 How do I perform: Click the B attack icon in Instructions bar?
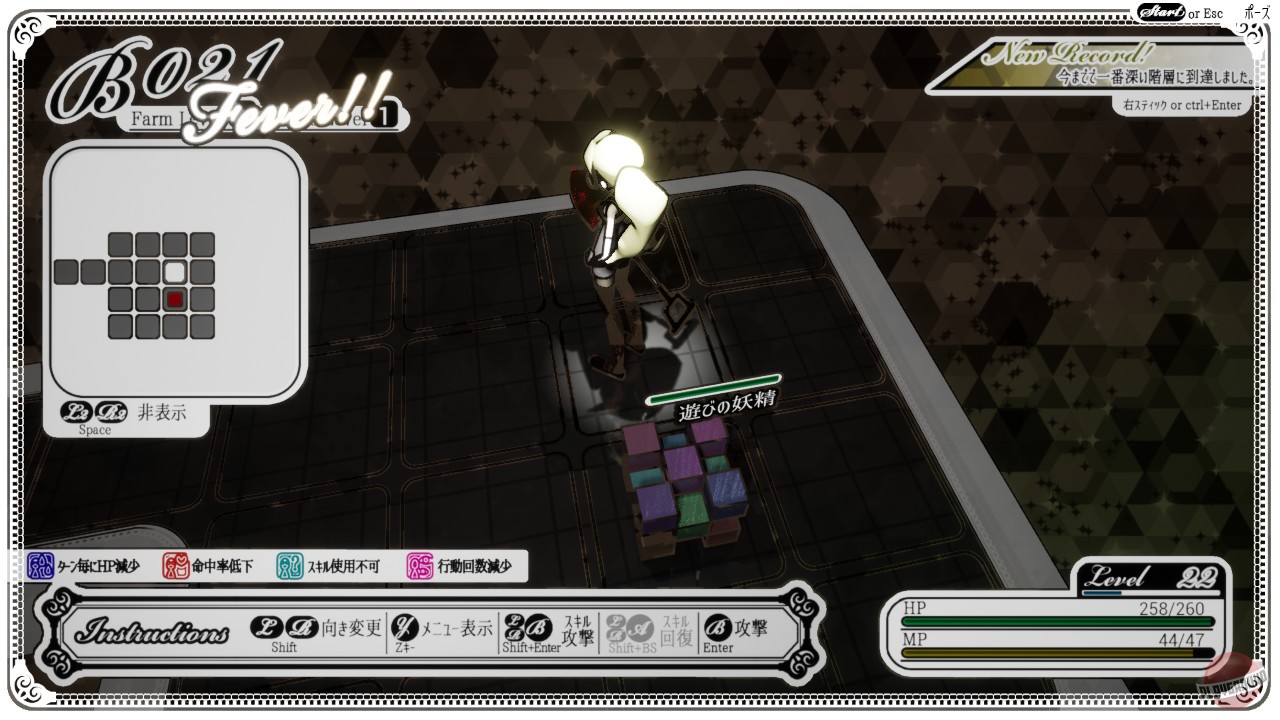coord(718,628)
